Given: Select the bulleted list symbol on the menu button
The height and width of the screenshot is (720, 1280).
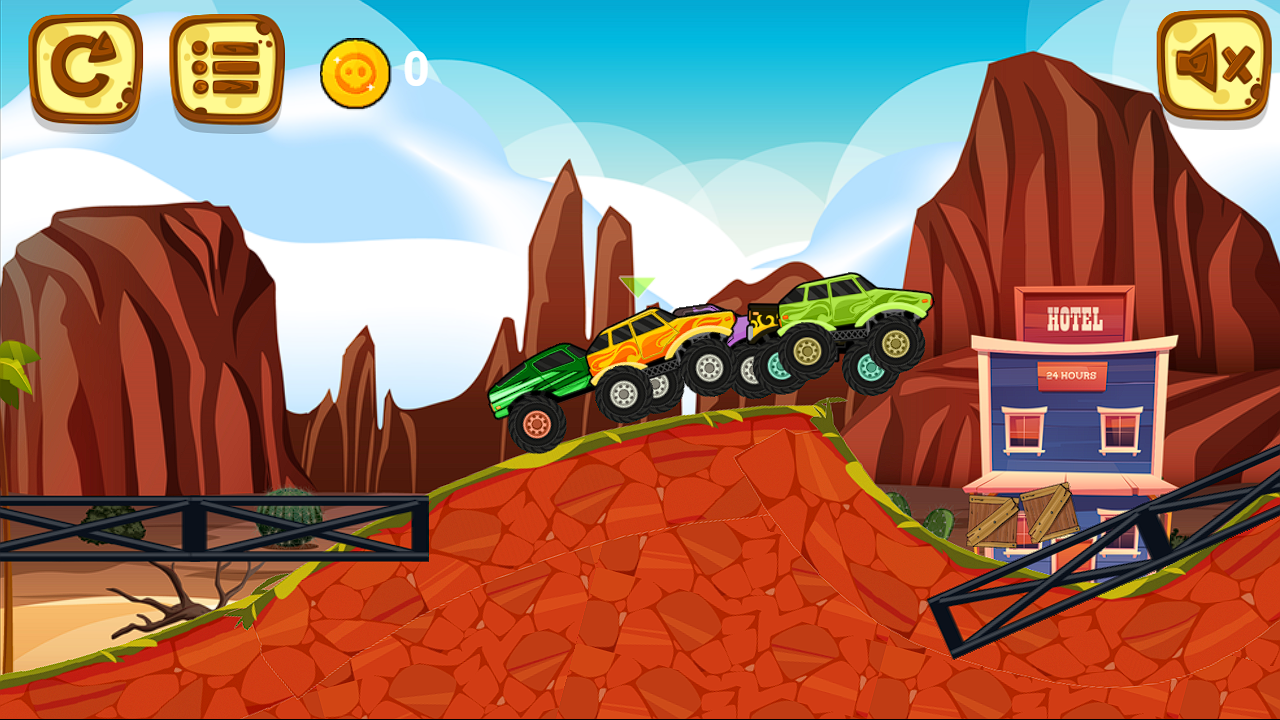Looking at the screenshot, I should click(225, 68).
